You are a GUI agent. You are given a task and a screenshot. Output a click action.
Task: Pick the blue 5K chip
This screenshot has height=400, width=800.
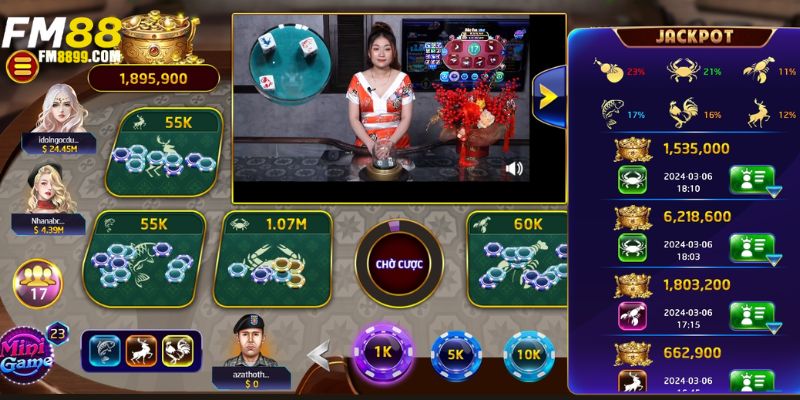(x=455, y=353)
